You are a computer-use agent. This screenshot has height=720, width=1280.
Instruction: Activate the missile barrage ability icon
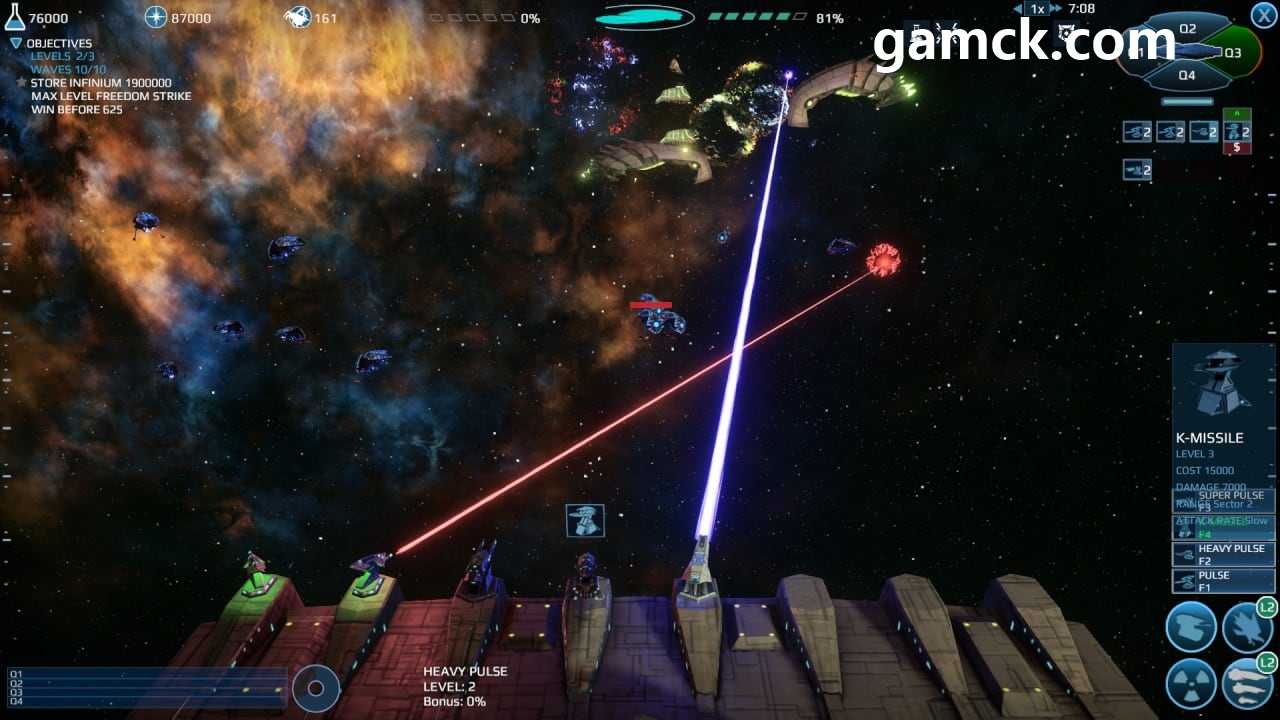tap(1247, 684)
